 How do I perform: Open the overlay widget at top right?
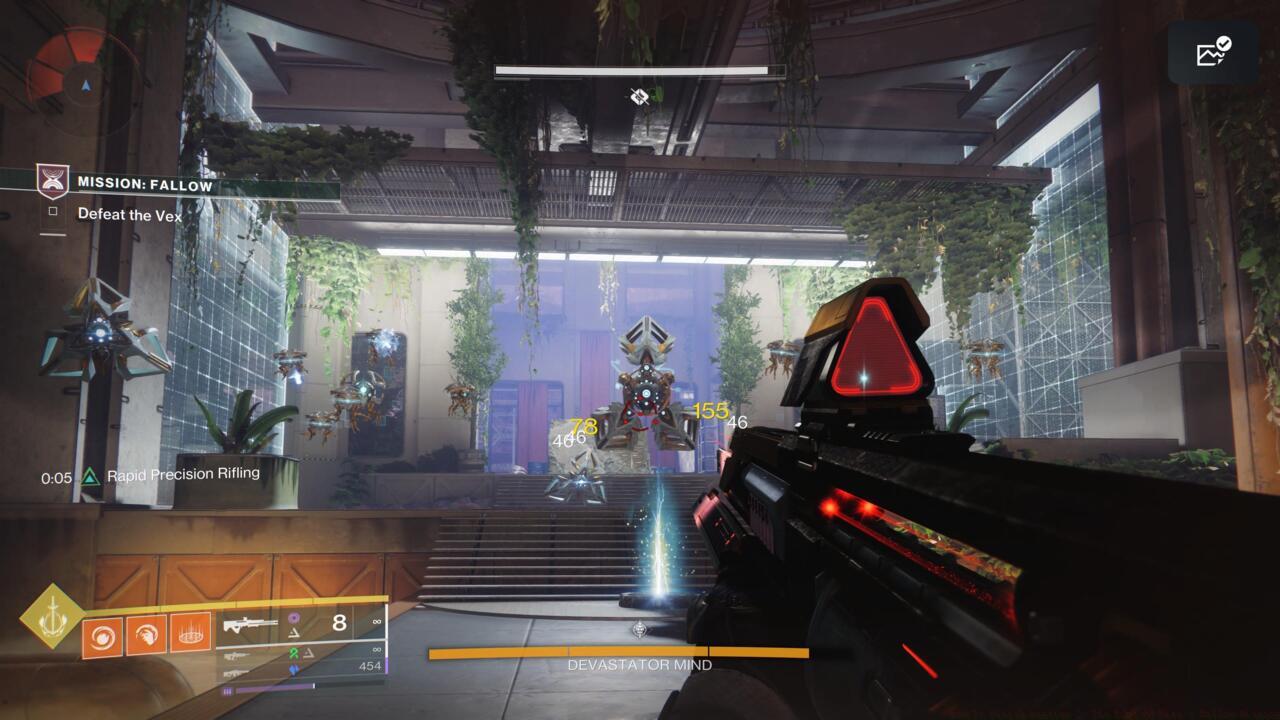(x=1212, y=52)
